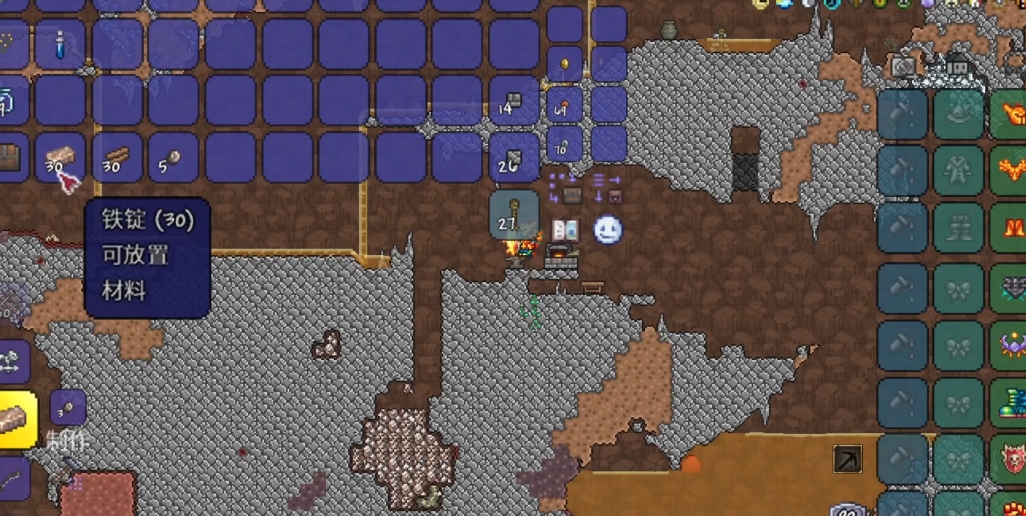Select the iron bar stack of 30
The image size is (1026, 516).
(x=62, y=159)
